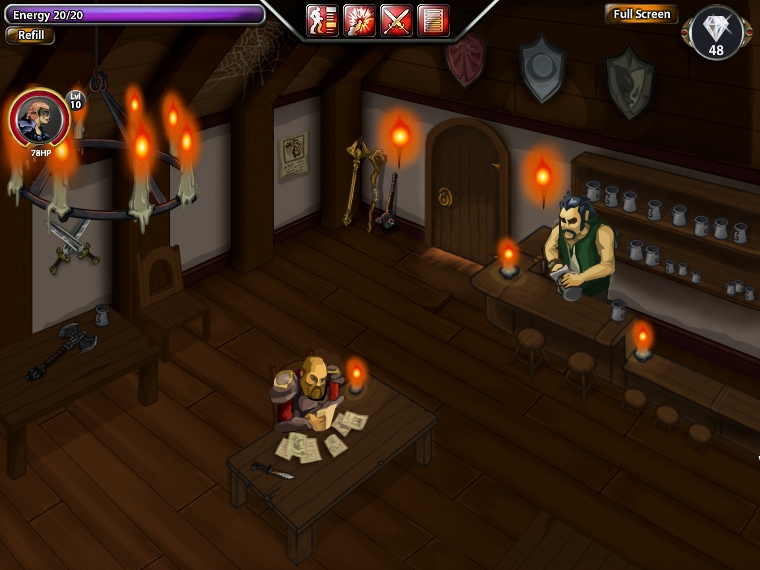
Task: Open the character stats icon
Action: tap(322, 20)
